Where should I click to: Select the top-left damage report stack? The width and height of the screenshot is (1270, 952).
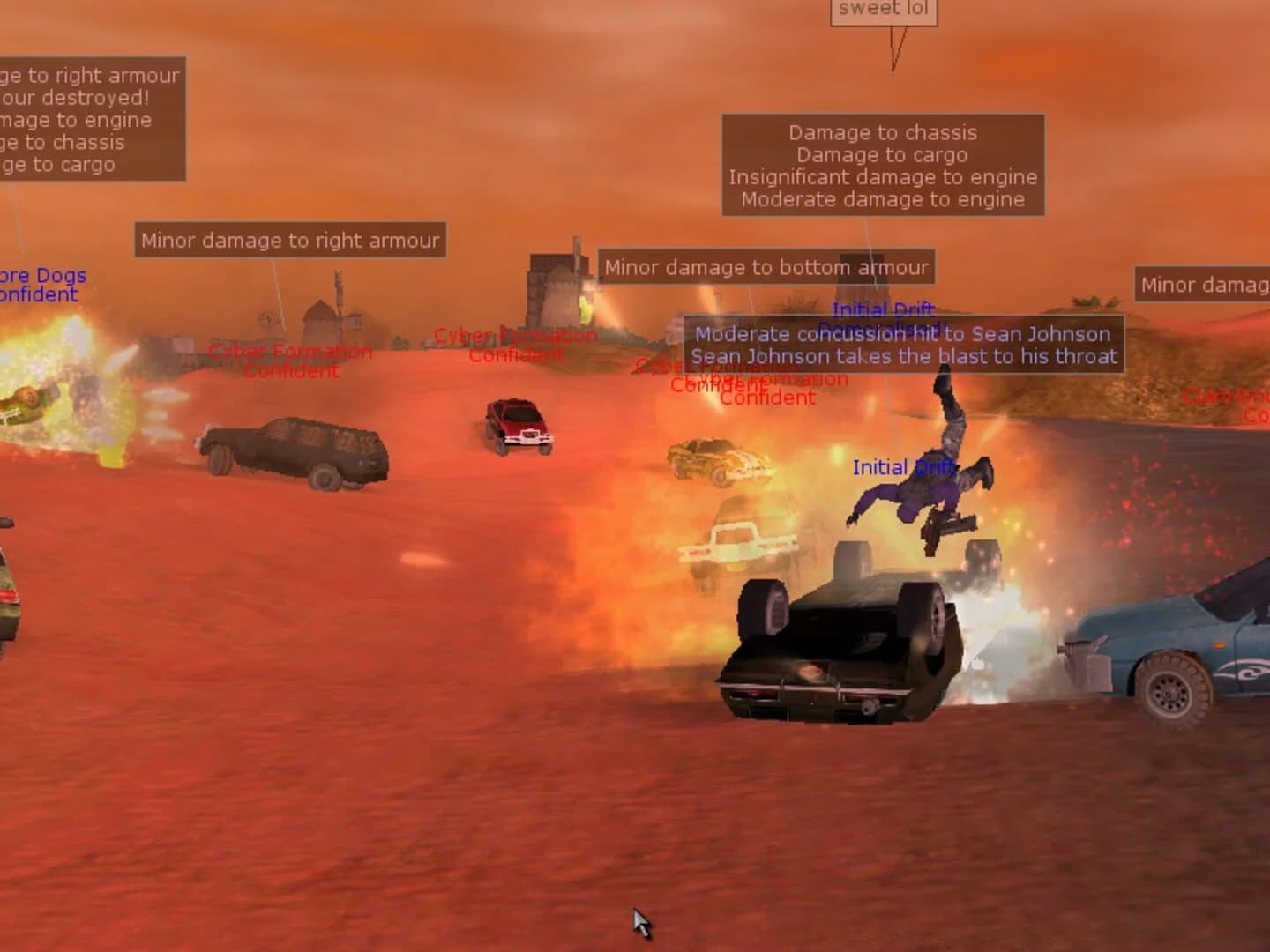(x=88, y=121)
